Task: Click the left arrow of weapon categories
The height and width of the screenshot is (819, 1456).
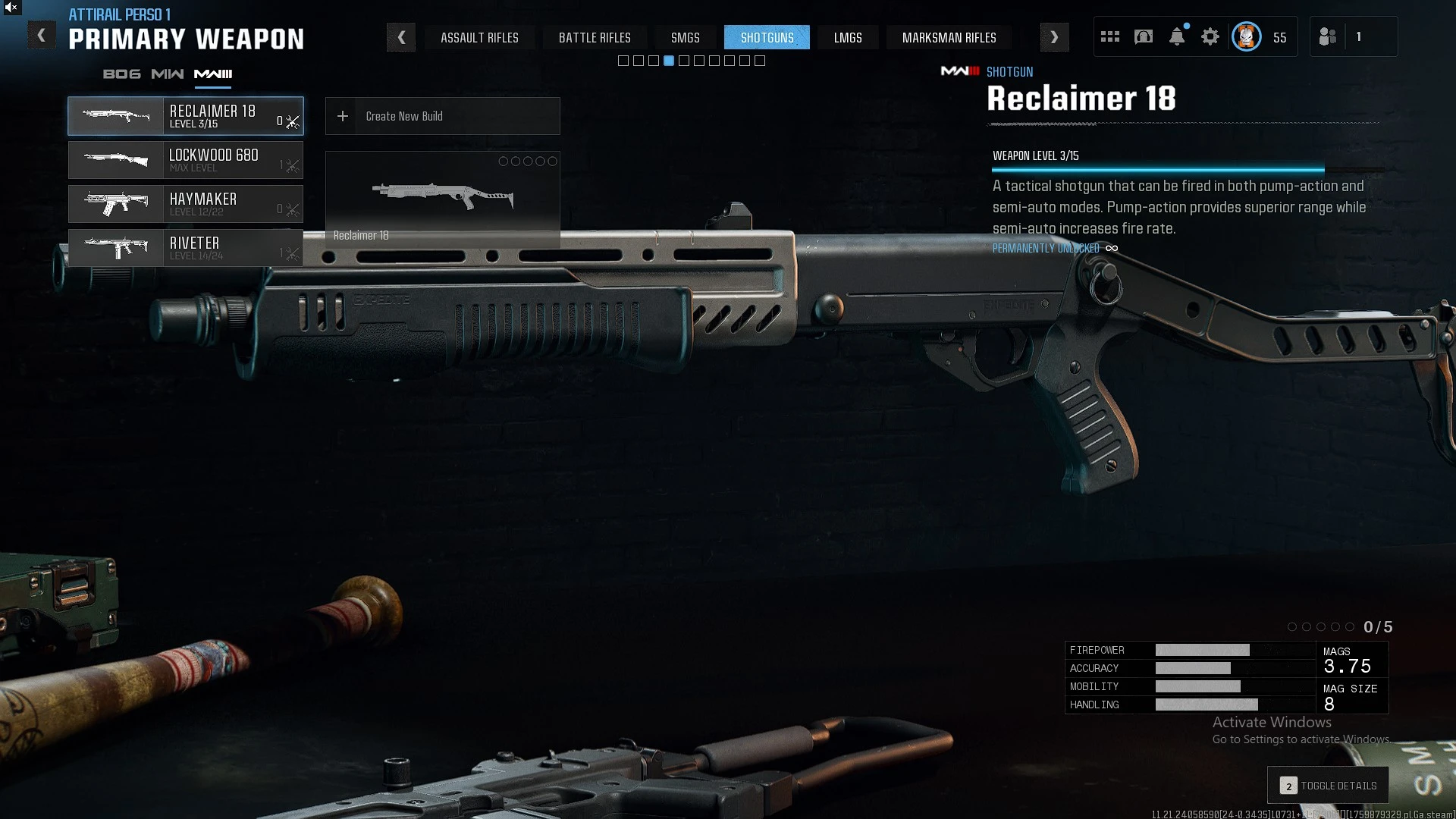Action: (x=401, y=37)
